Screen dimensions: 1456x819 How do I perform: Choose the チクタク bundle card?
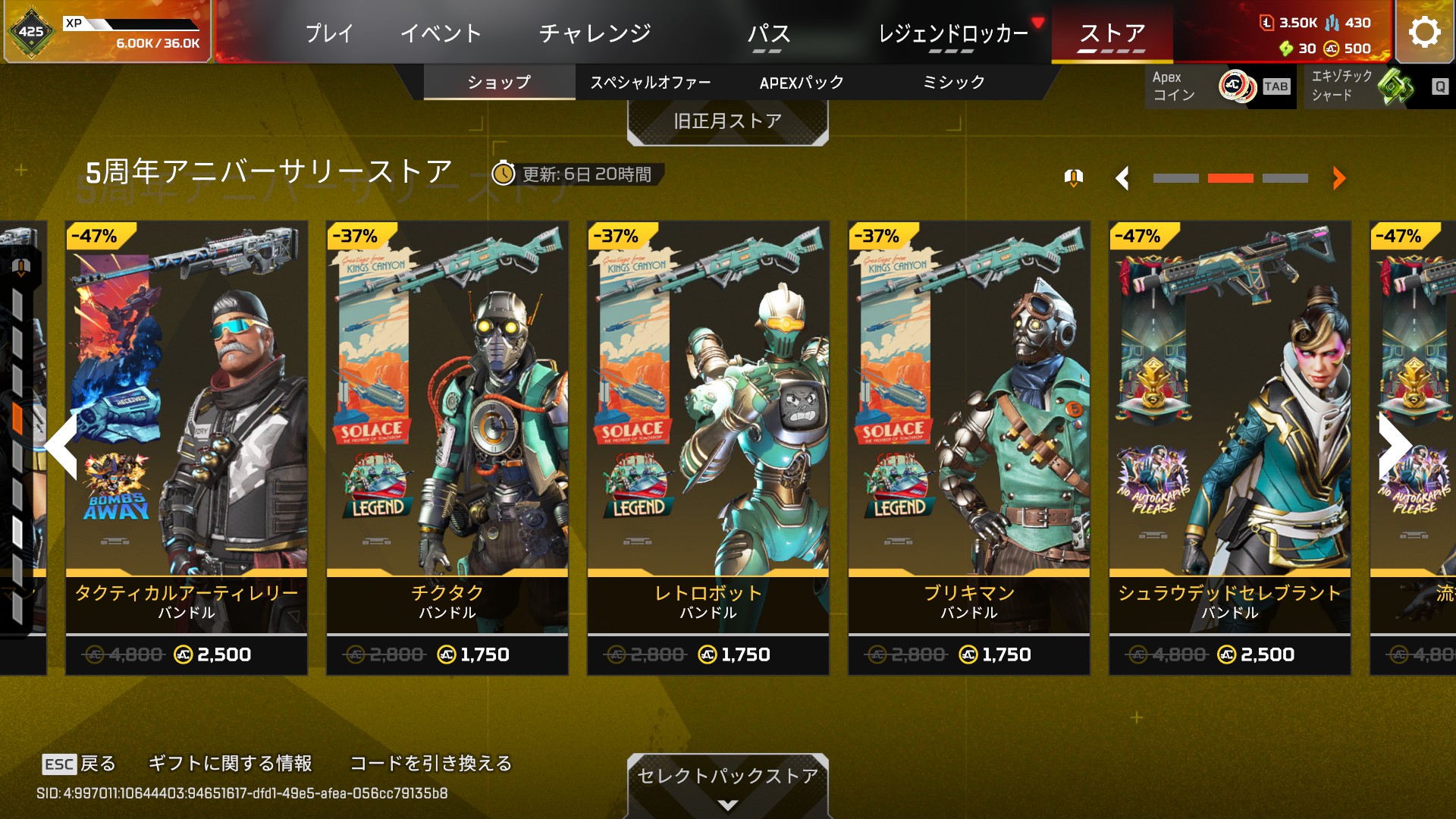tap(447, 447)
